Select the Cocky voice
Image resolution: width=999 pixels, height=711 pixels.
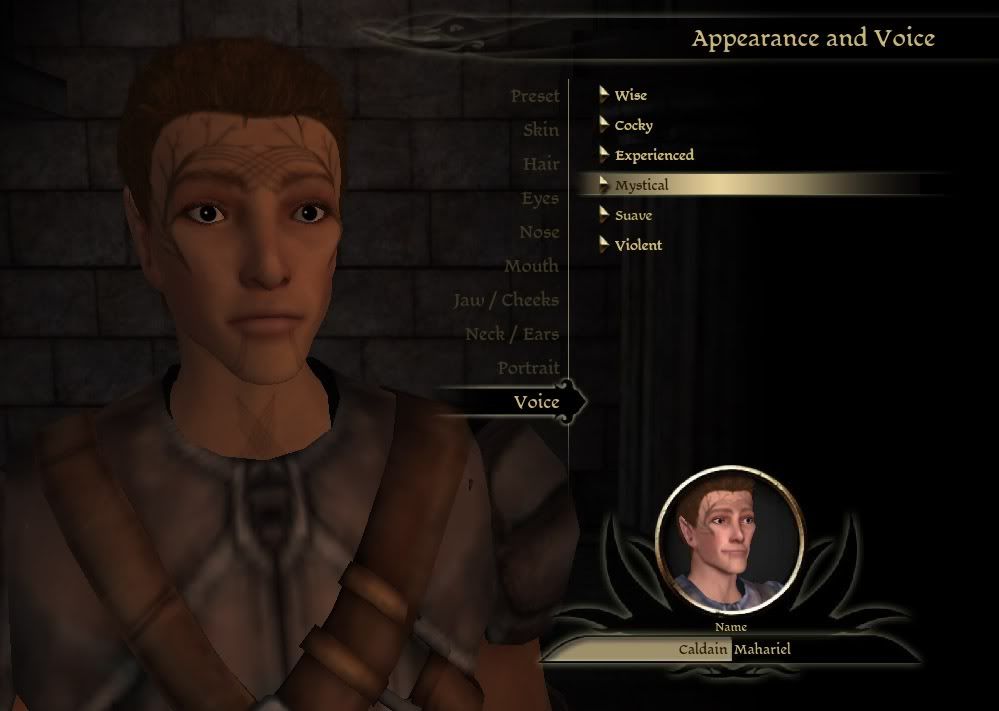point(633,126)
